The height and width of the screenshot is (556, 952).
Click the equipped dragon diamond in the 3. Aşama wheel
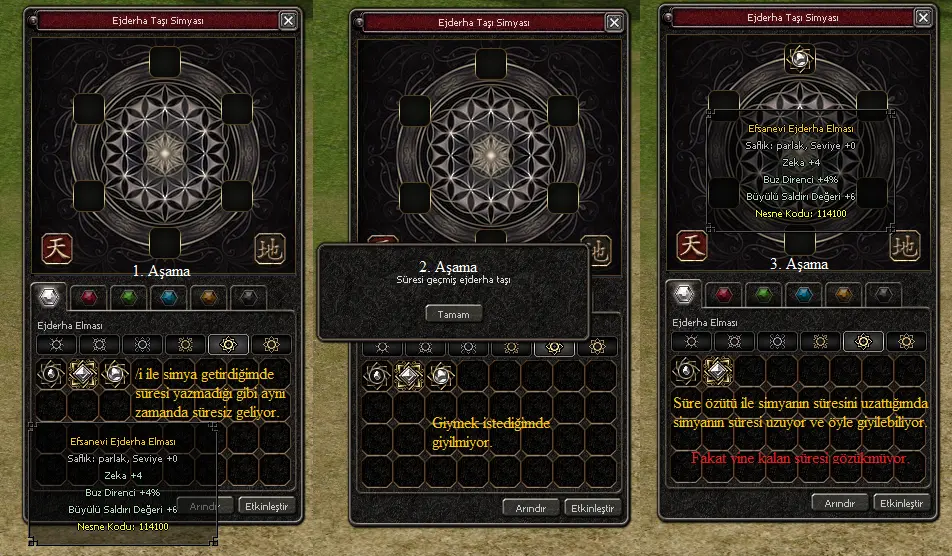(799, 60)
